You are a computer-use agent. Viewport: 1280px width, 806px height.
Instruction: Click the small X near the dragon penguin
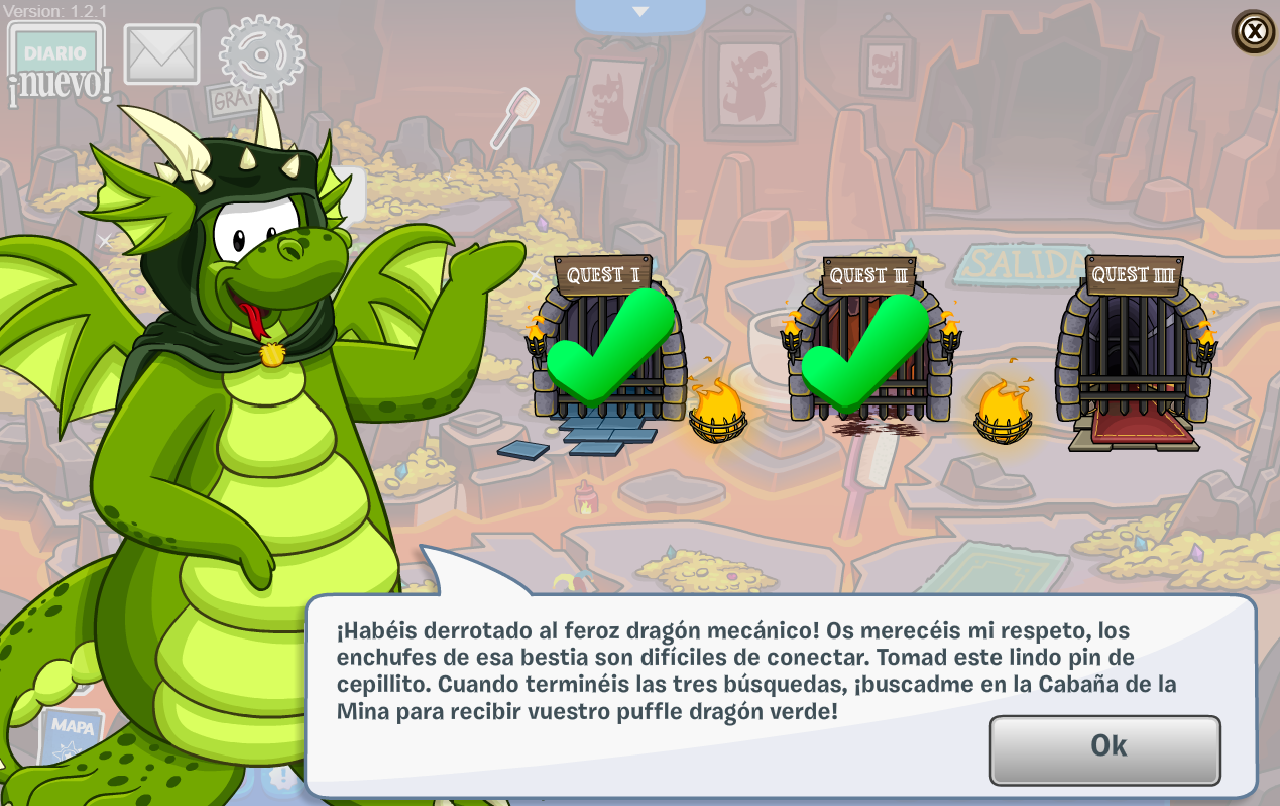[105, 240]
